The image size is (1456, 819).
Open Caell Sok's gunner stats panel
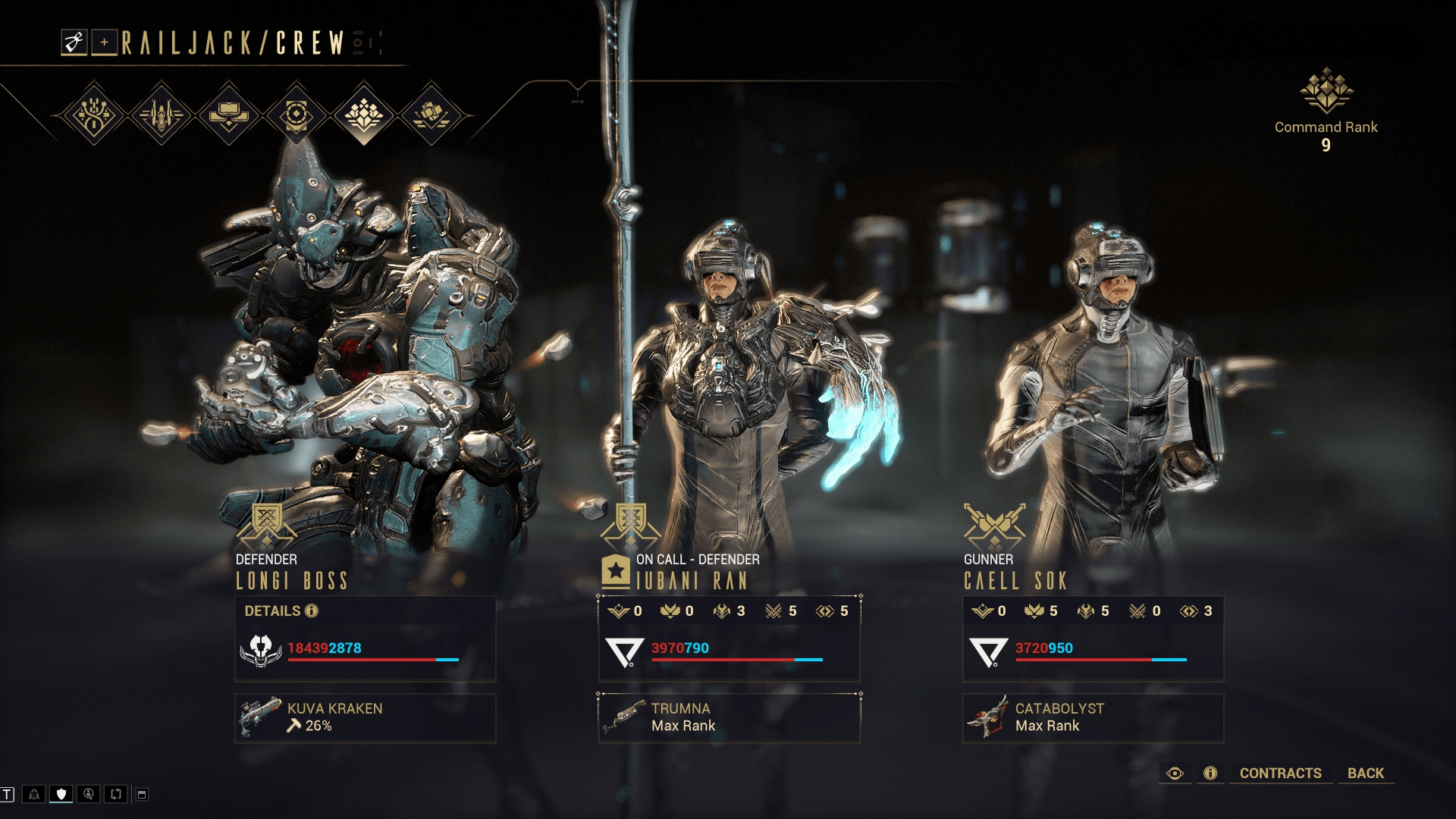pos(1093,638)
